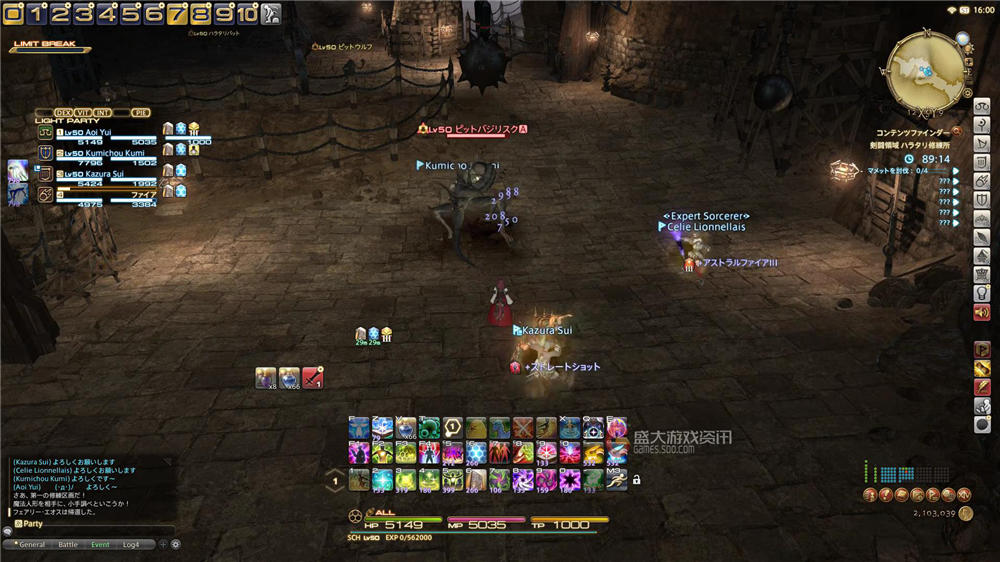Toggle the hotbar padlock icon

[x=636, y=480]
